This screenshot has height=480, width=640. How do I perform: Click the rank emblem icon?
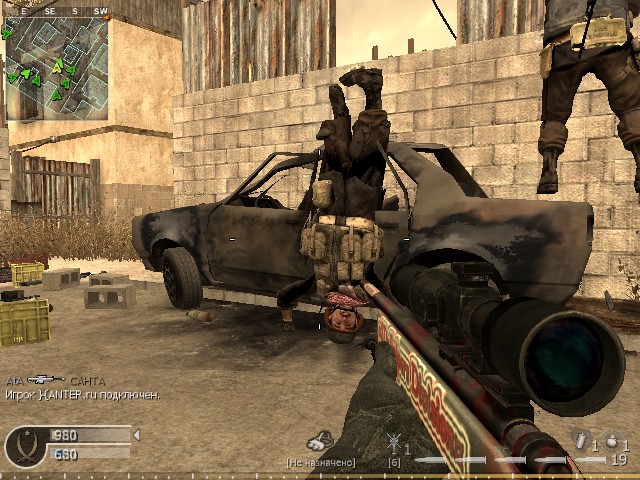point(23,446)
